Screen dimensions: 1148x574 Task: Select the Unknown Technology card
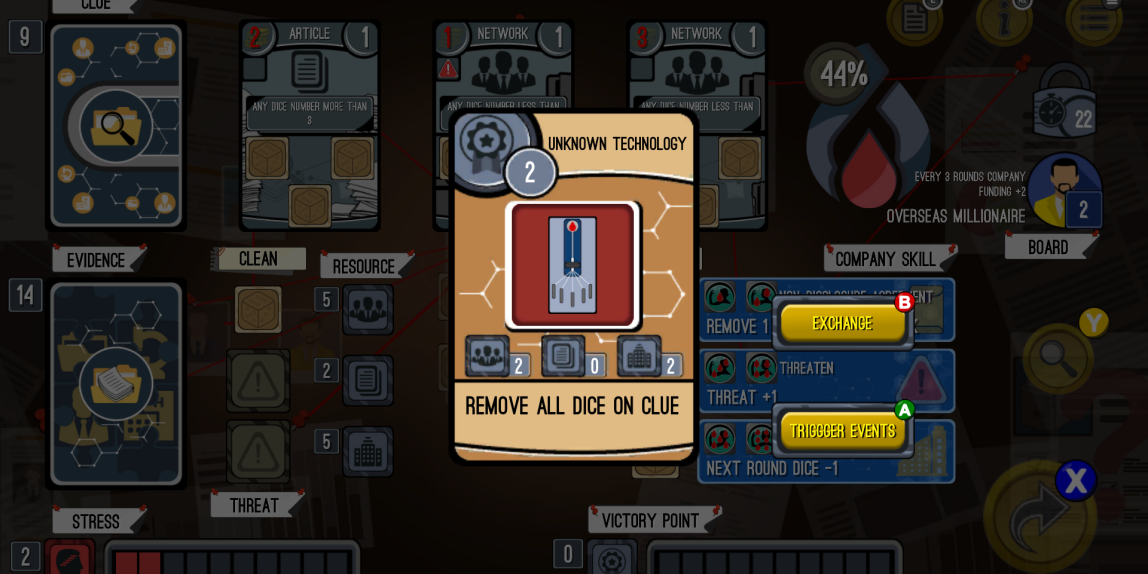click(x=574, y=285)
